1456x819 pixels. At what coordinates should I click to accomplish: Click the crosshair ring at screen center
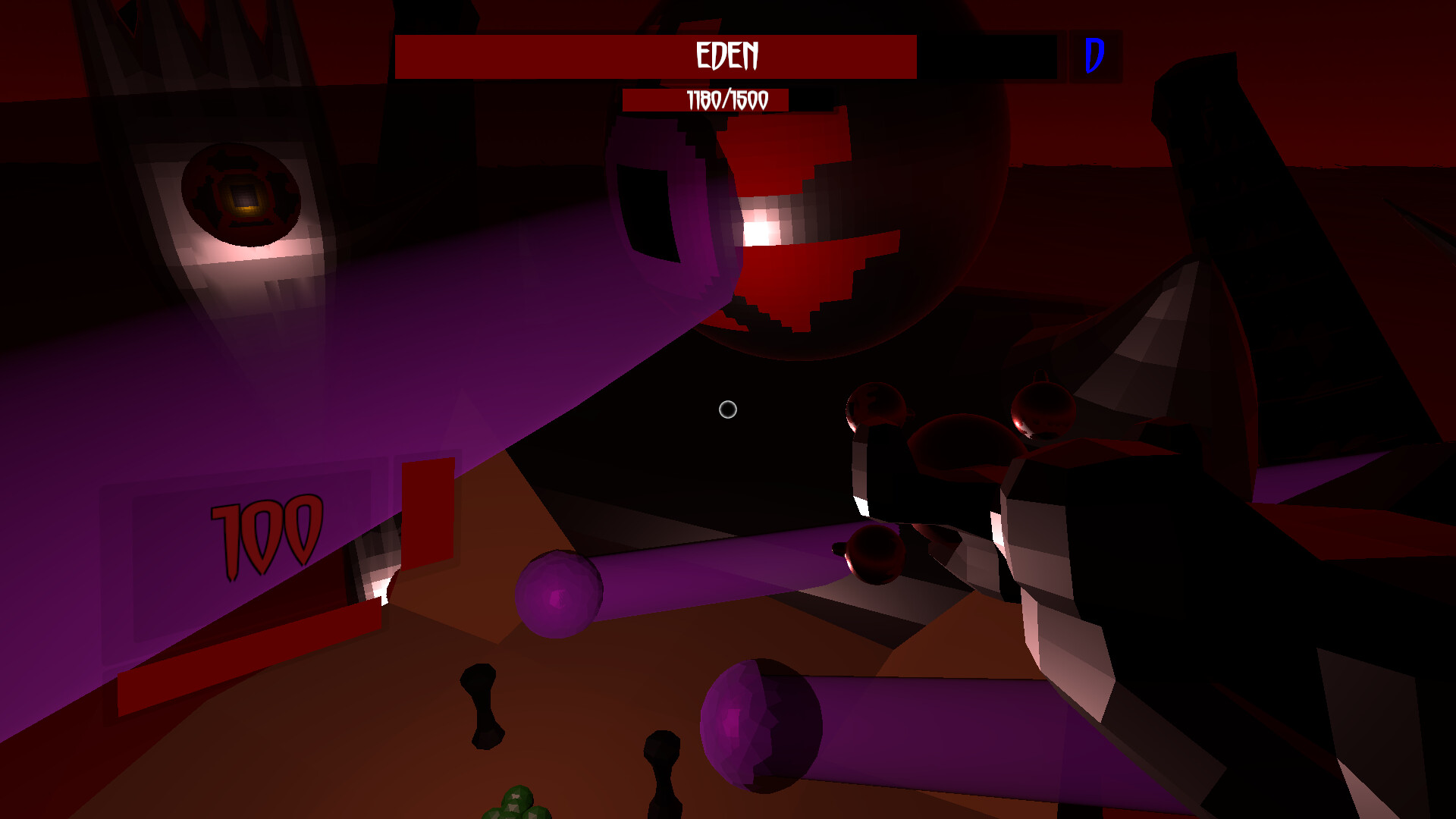(x=727, y=409)
